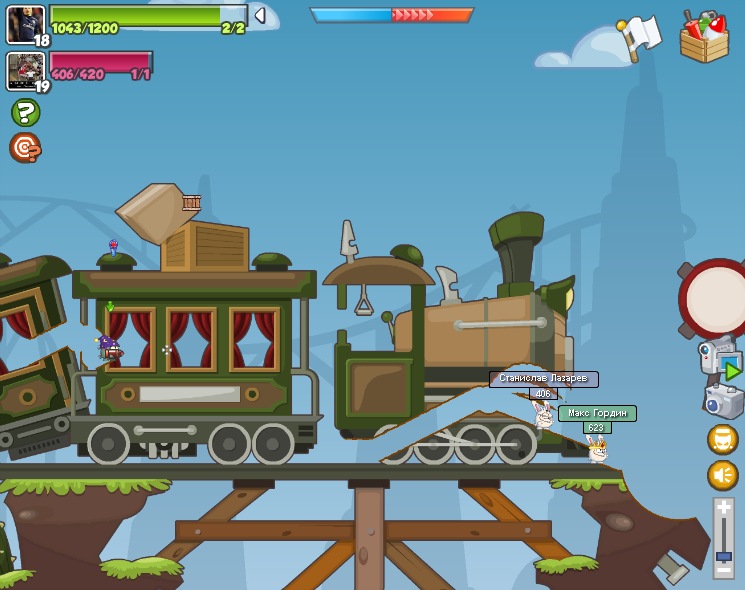Screen dimensions: 745x590
Task: Collapse the team health bar arrow
Action: 260,15
